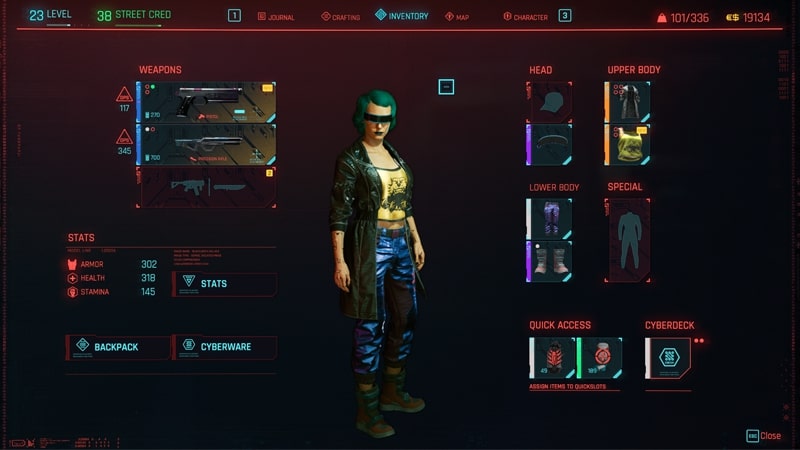Click the empty third weapon slot
The height and width of the screenshot is (450, 800).
click(x=208, y=186)
